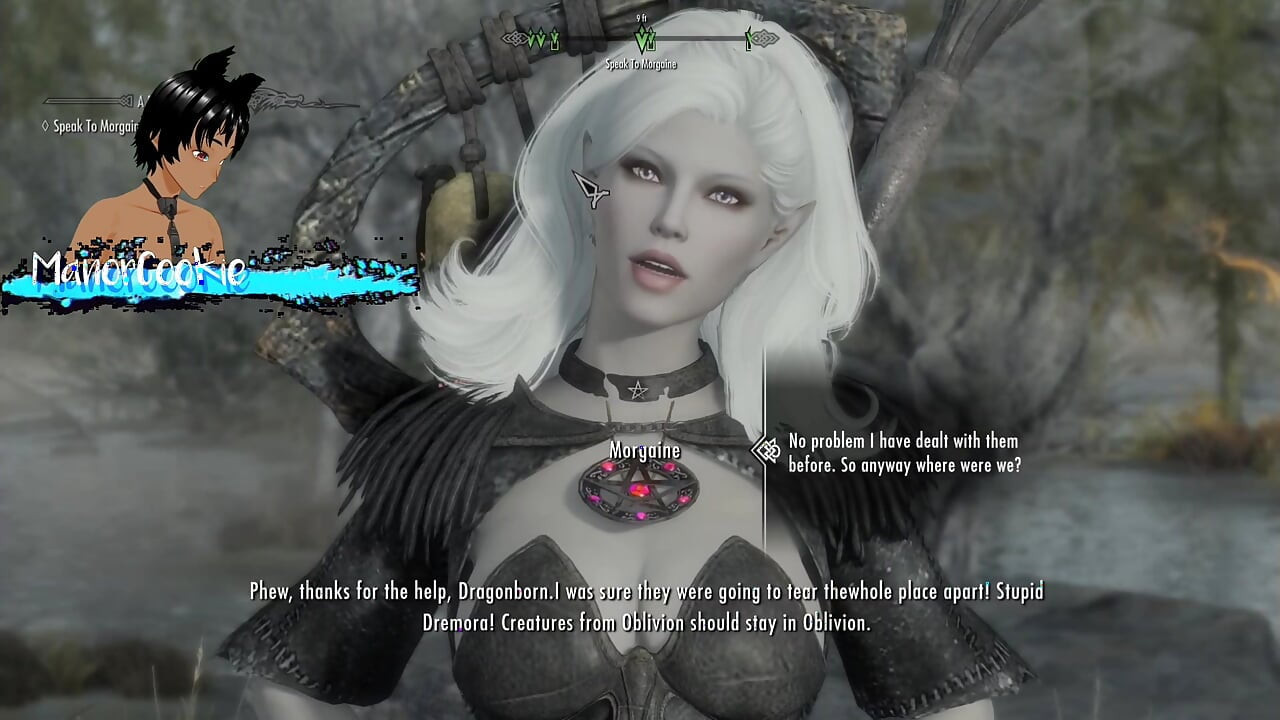Click the Speak To Morgaine label under the compass
The height and width of the screenshot is (720, 1280).
640,62
